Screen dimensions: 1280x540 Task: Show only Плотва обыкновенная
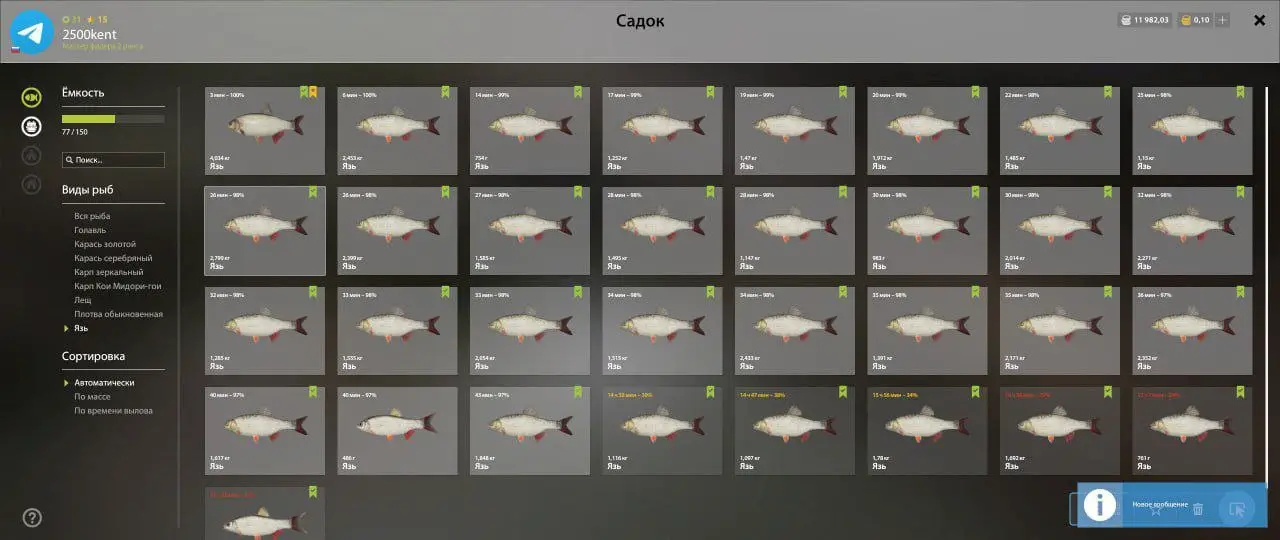tap(118, 314)
